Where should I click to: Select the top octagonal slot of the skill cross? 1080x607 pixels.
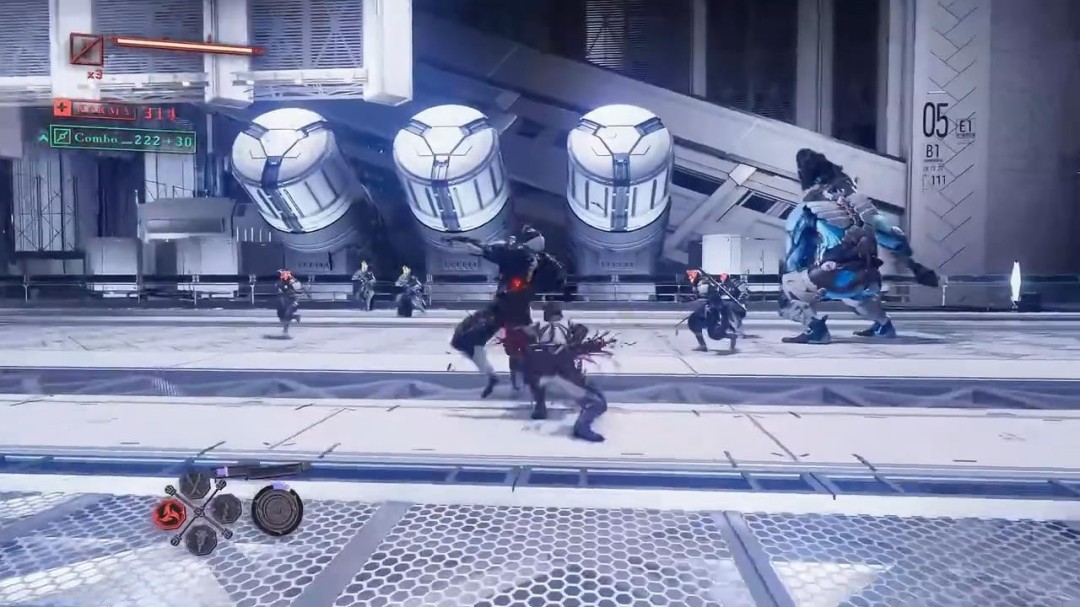[x=196, y=486]
